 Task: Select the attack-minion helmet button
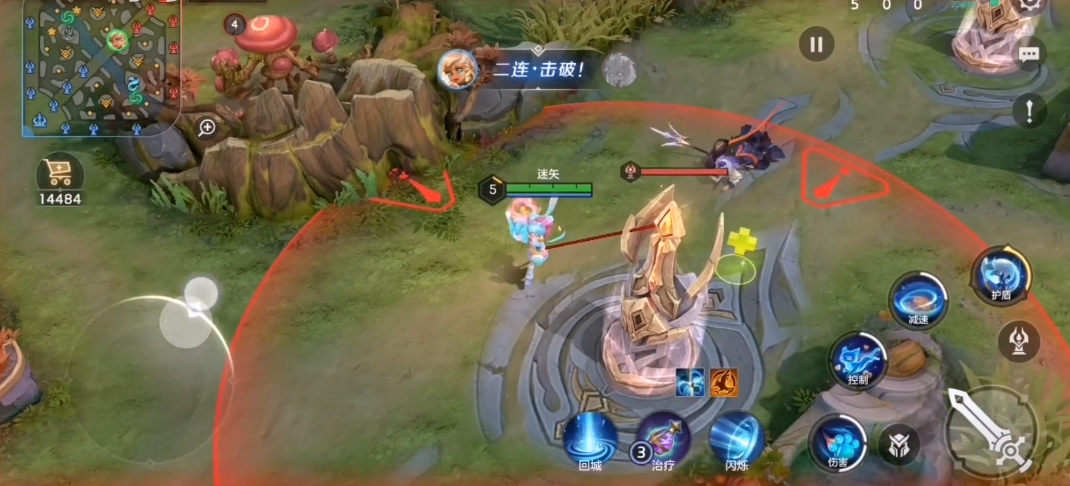[898, 445]
